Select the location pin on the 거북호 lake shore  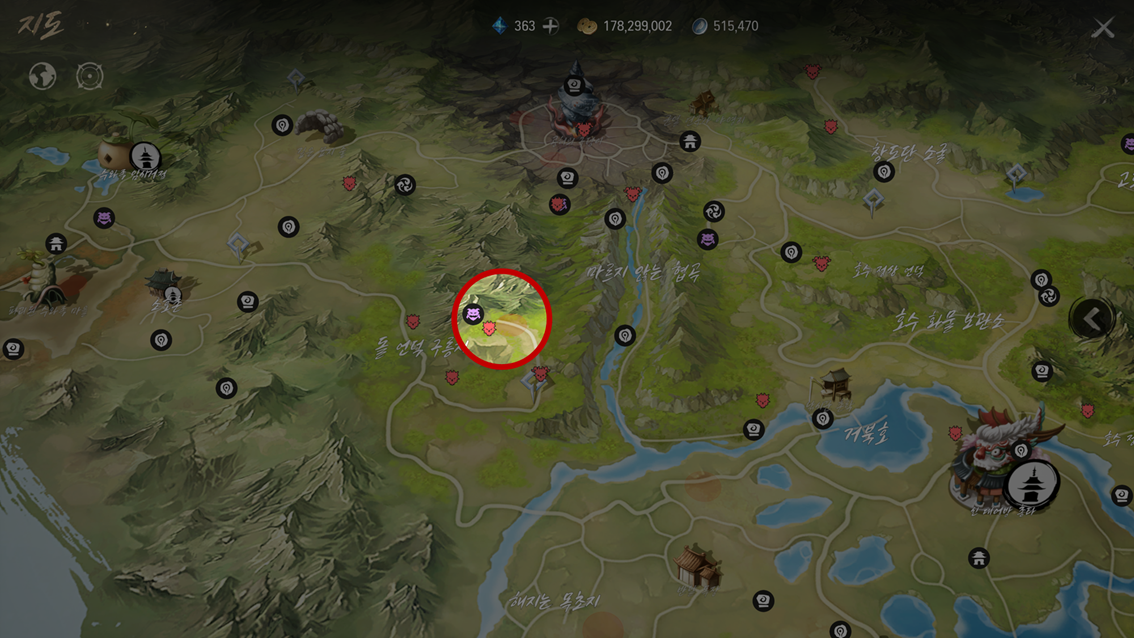pyautogui.click(x=823, y=418)
